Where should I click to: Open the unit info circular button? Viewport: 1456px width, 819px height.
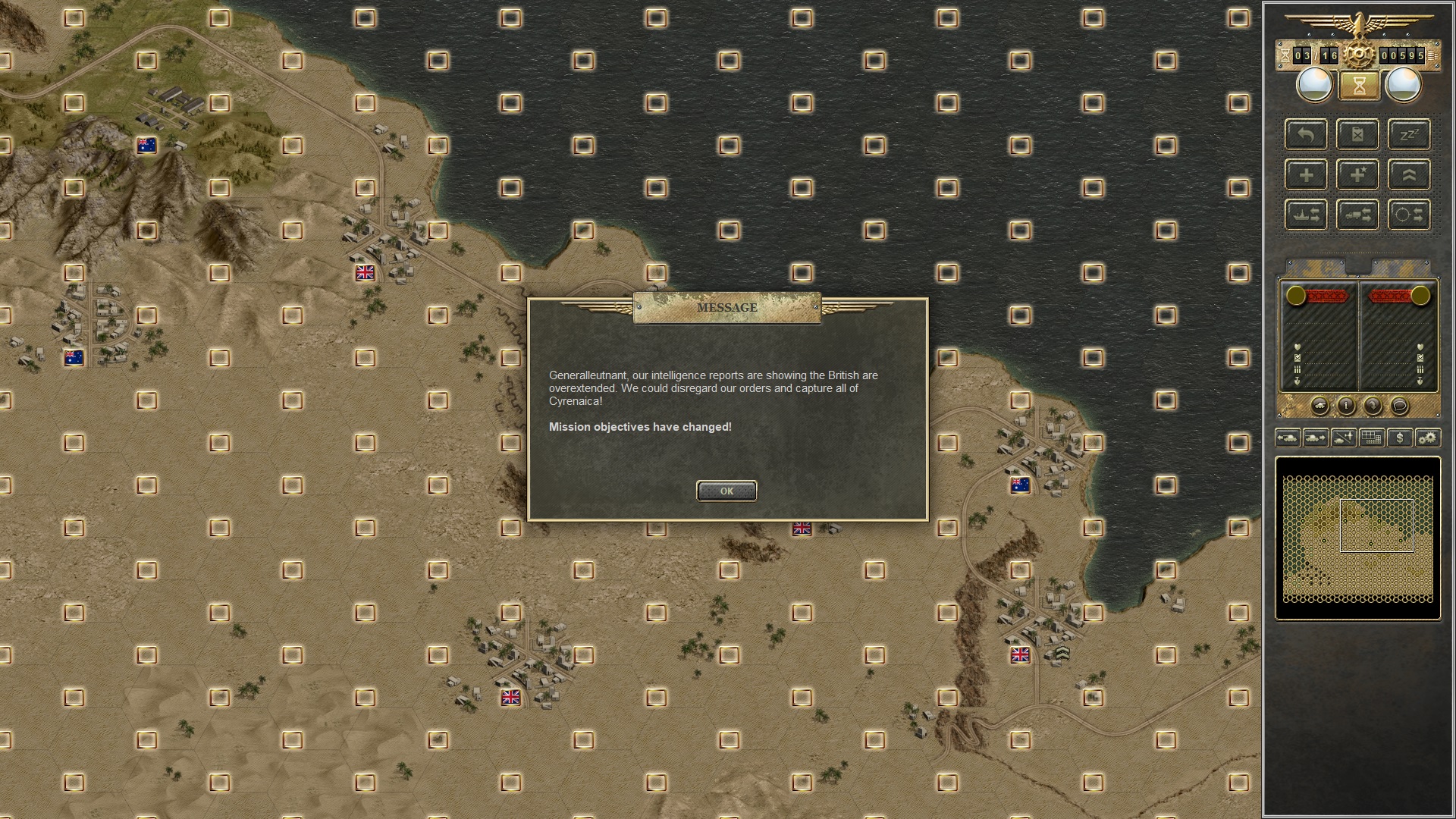(1347, 407)
